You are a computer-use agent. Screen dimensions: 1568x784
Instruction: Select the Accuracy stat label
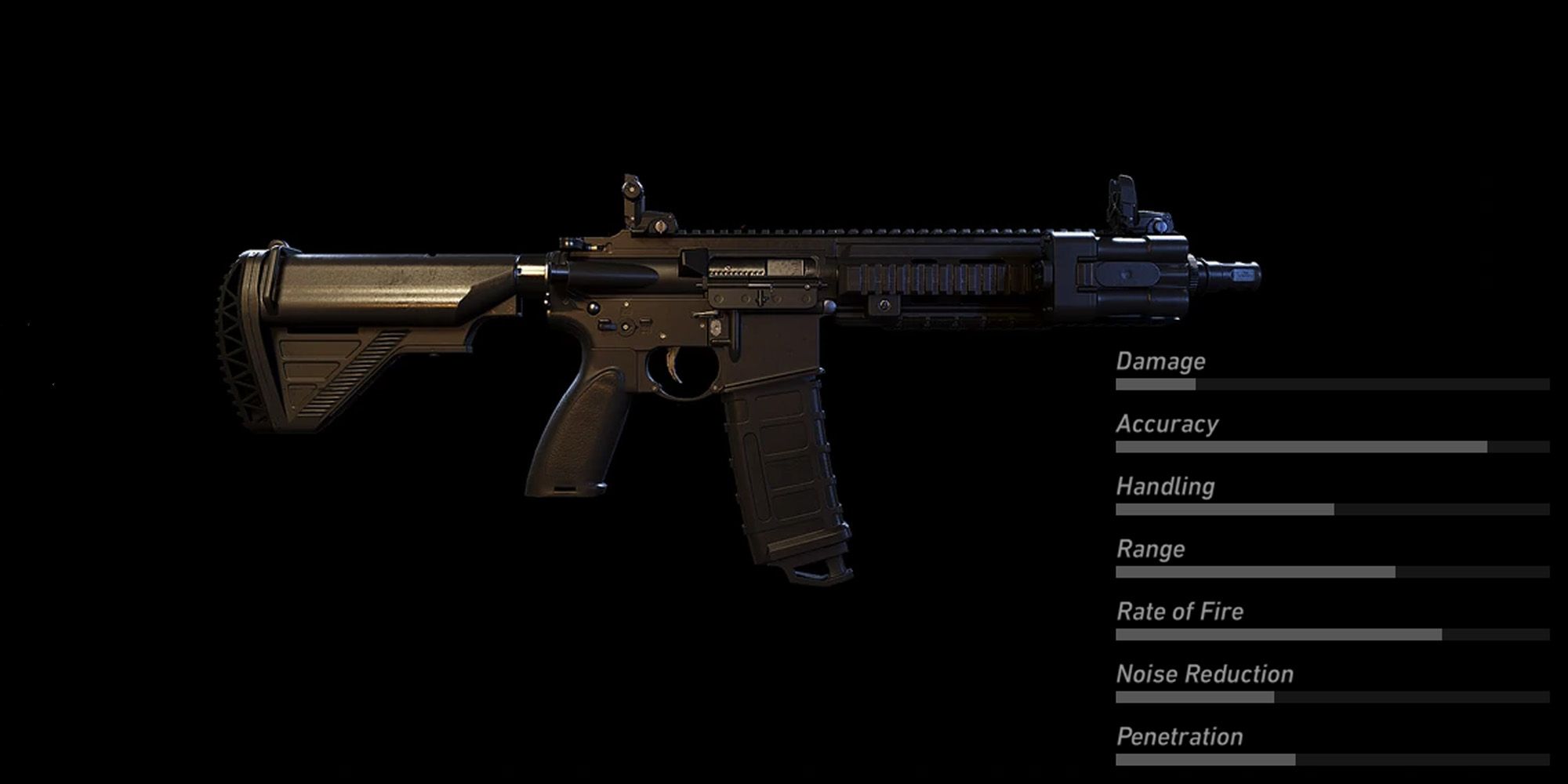click(x=1168, y=424)
